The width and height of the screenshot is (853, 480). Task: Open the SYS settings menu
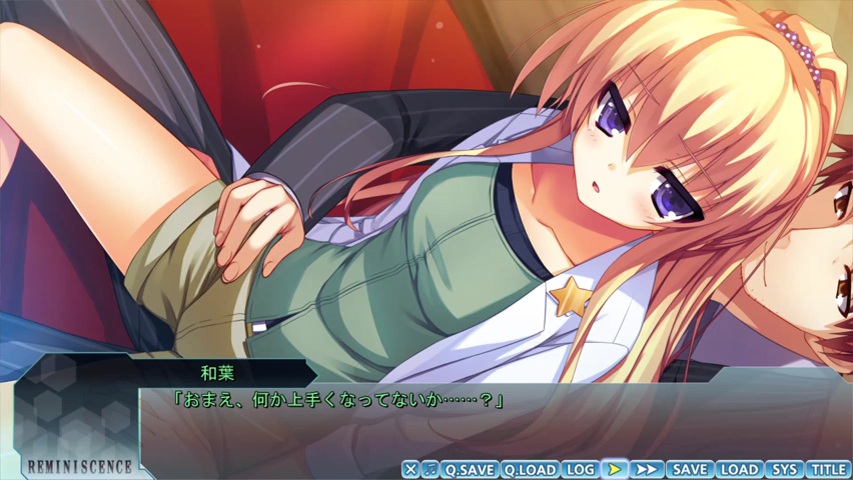pyautogui.click(x=785, y=469)
